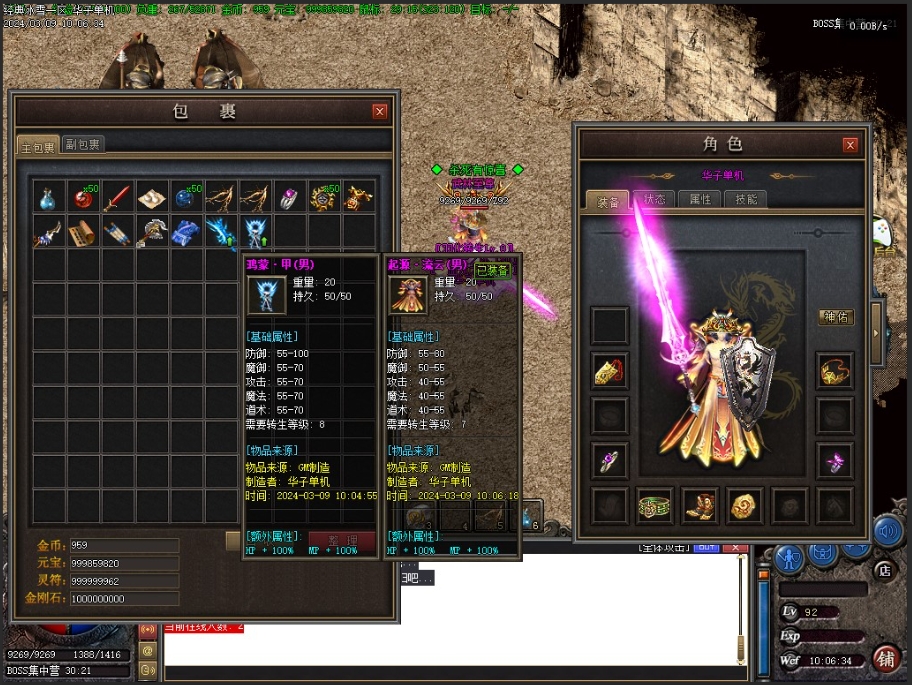Select the equipped boots slot

[700, 505]
